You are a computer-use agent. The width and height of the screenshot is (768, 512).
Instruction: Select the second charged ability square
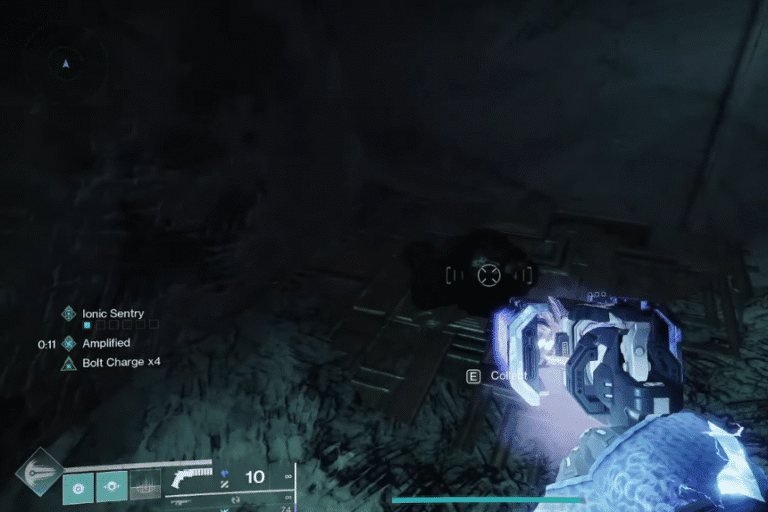click(111, 486)
